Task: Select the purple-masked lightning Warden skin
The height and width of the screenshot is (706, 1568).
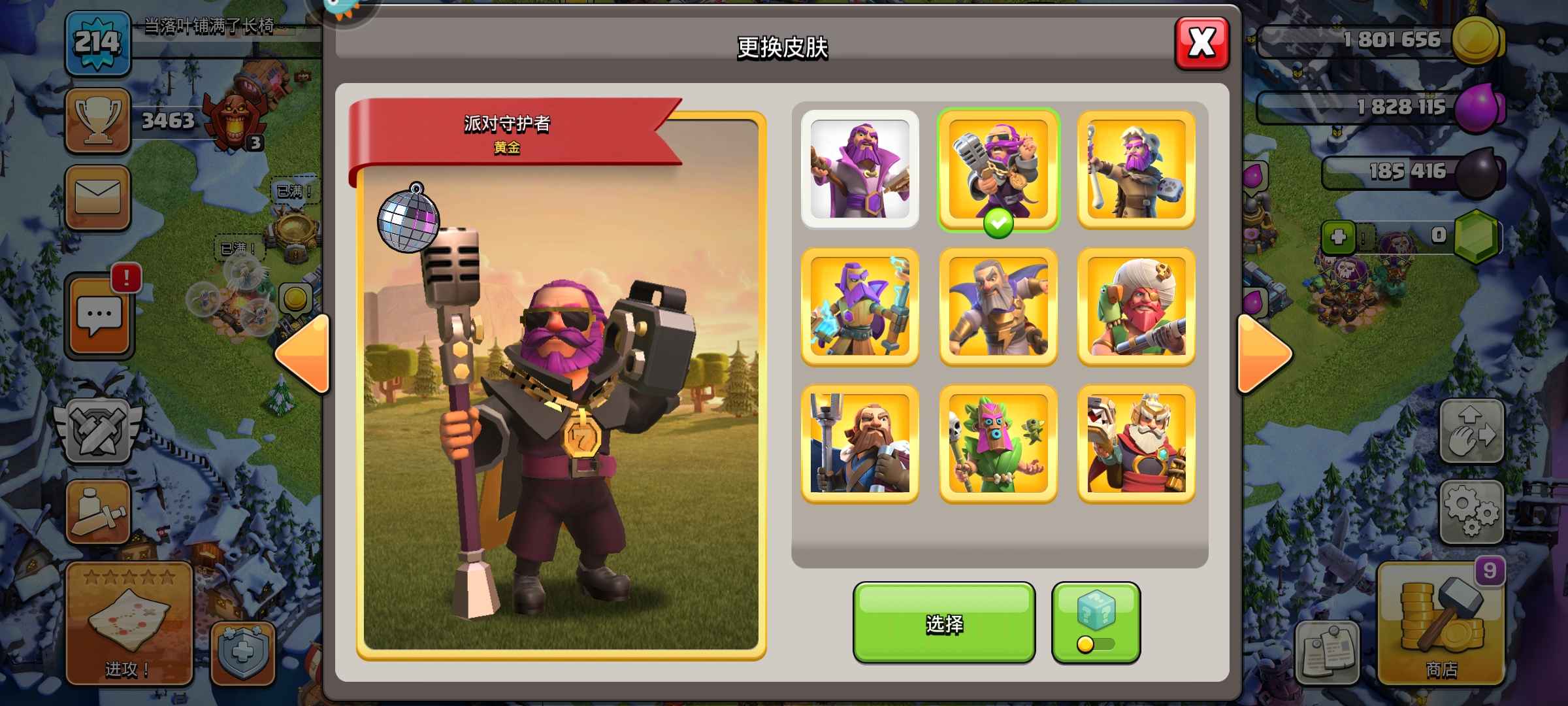Action: pos(860,306)
